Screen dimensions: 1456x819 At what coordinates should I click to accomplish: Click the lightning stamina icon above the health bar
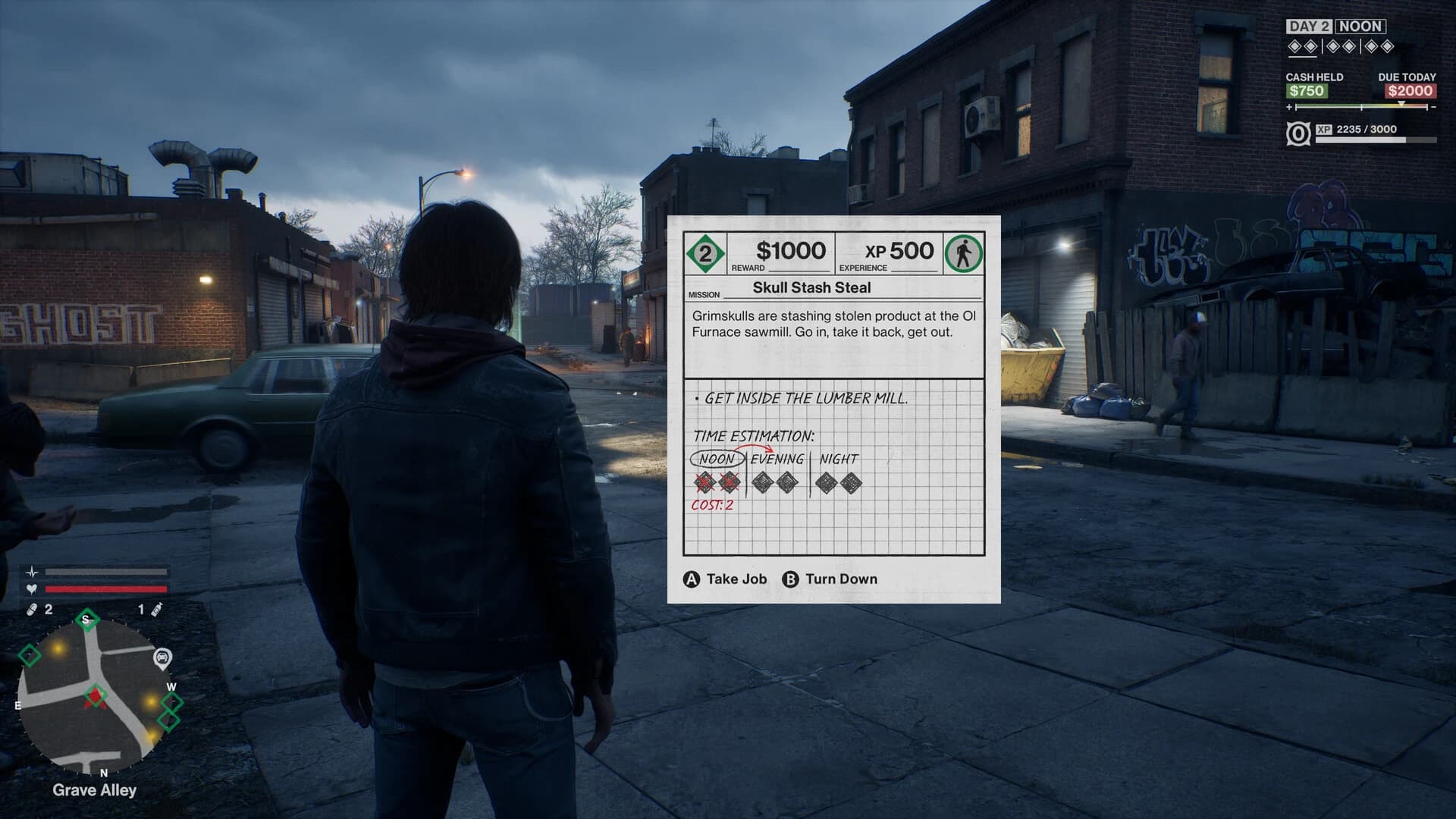point(31,573)
